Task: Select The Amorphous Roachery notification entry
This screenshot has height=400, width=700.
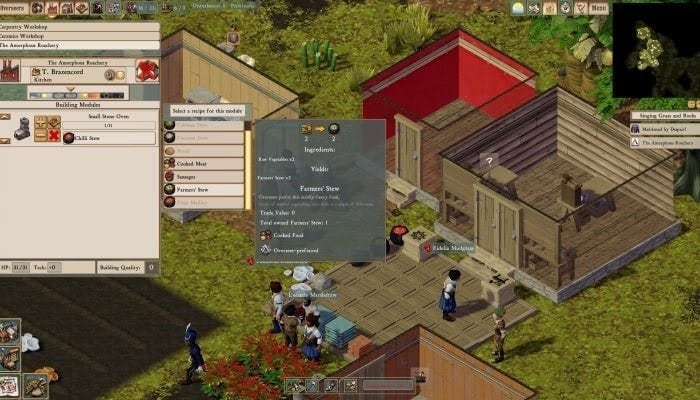Action: point(666,143)
